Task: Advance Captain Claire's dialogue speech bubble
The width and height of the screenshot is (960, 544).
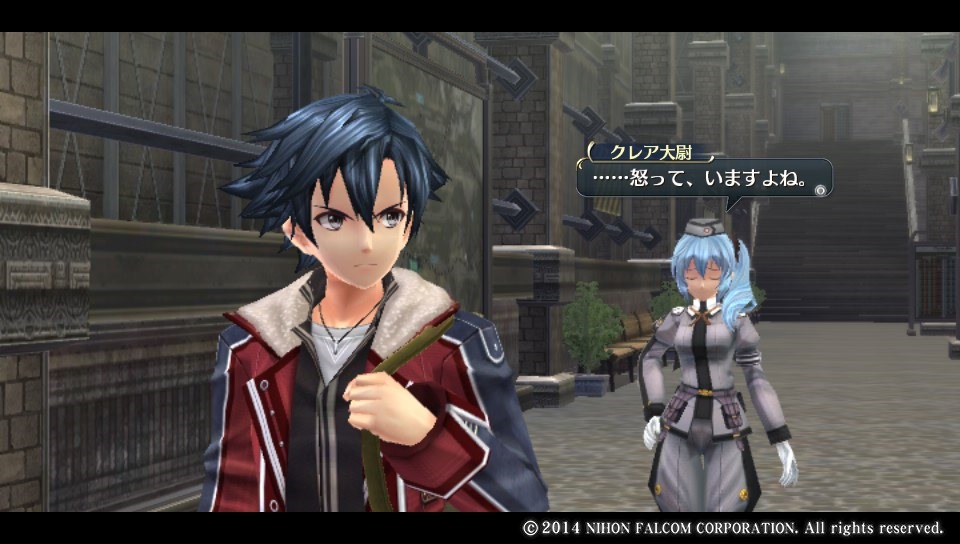Action: [820, 189]
